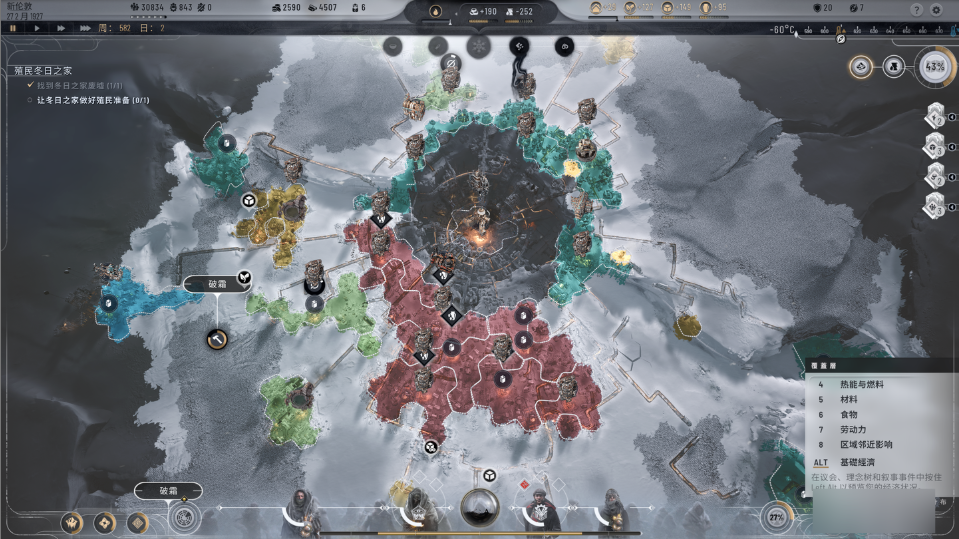This screenshot has width=959, height=539.
Task: Set game speed to triple fast-forward
Action: pyautogui.click(x=87, y=28)
